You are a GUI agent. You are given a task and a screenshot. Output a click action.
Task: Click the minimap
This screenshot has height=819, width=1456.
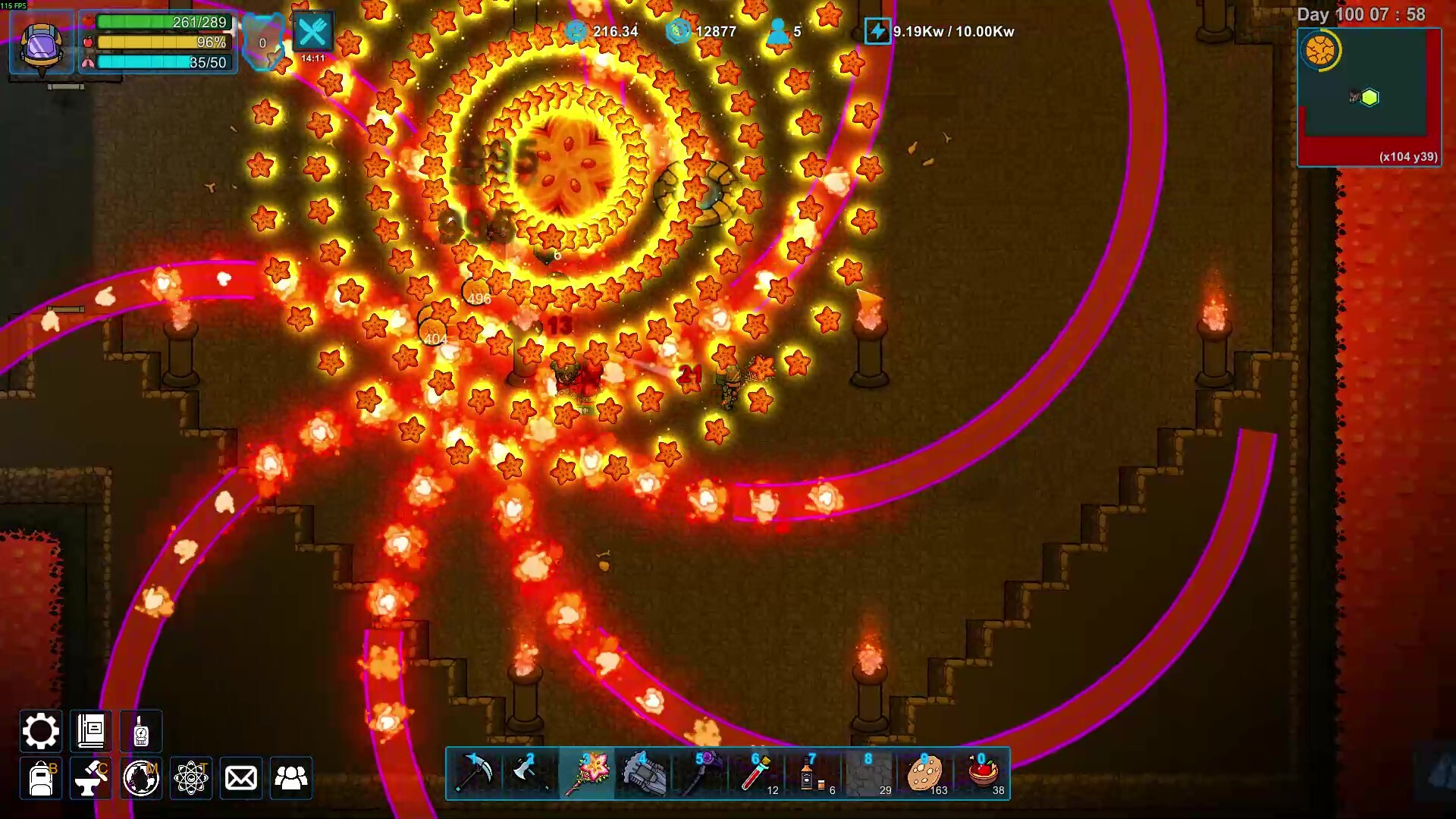(x=1369, y=96)
